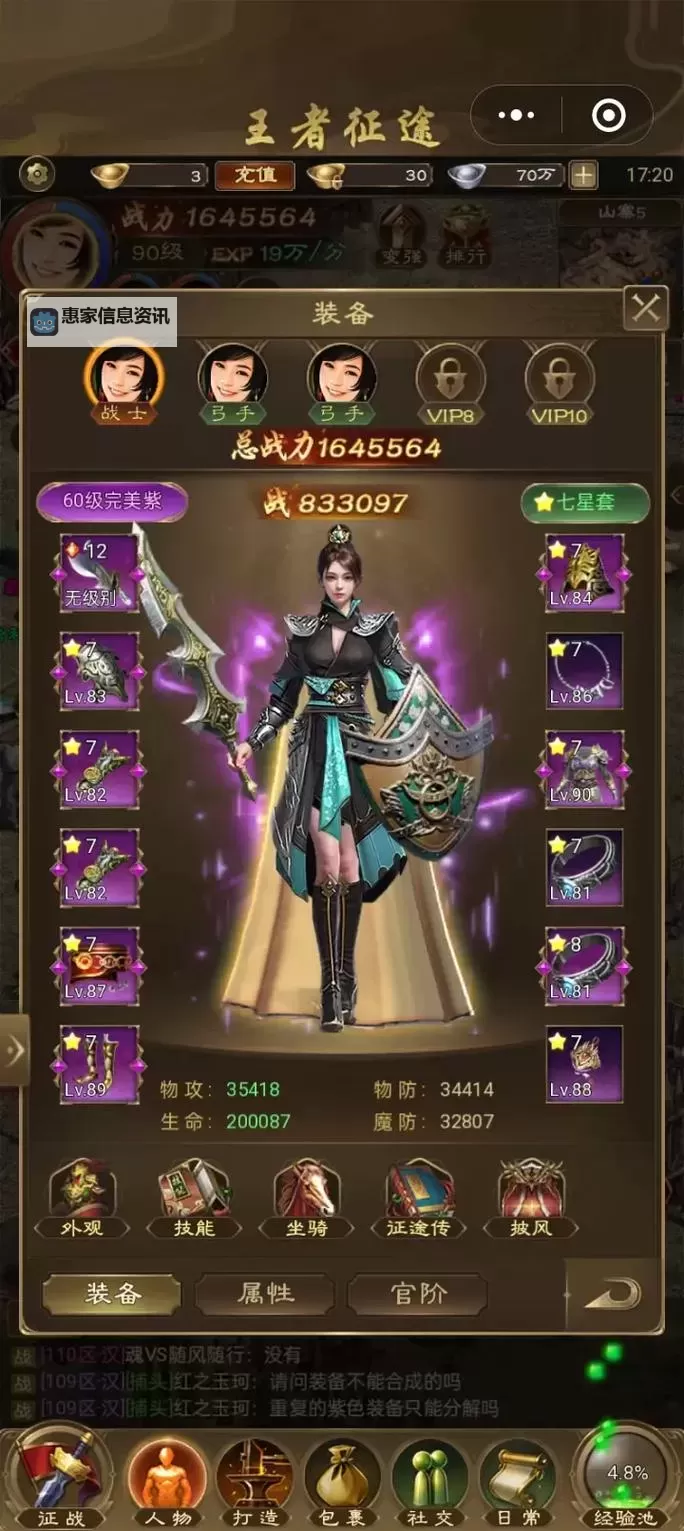
Task: Open the 七星套 star set button
Action: click(x=585, y=502)
